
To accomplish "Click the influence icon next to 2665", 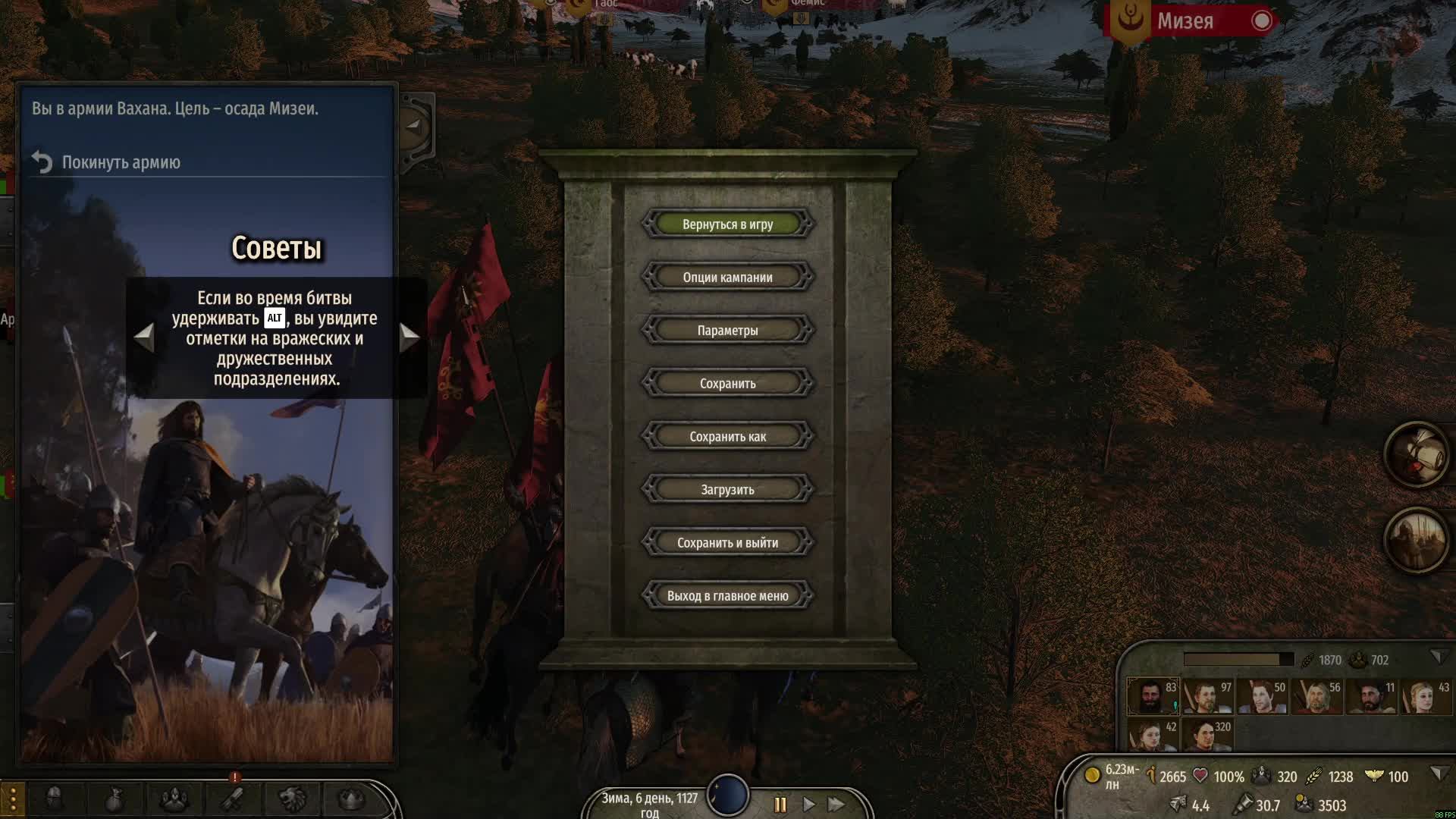I will point(1151,777).
